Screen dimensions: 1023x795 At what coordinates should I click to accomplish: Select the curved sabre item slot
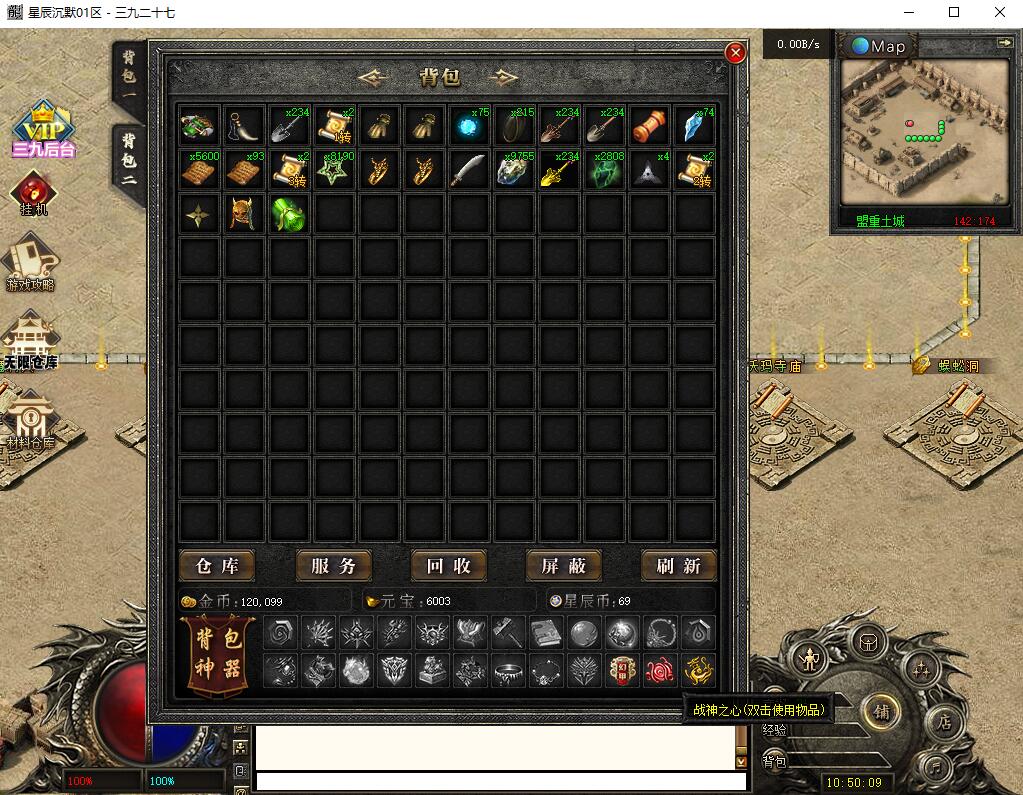tap(467, 170)
